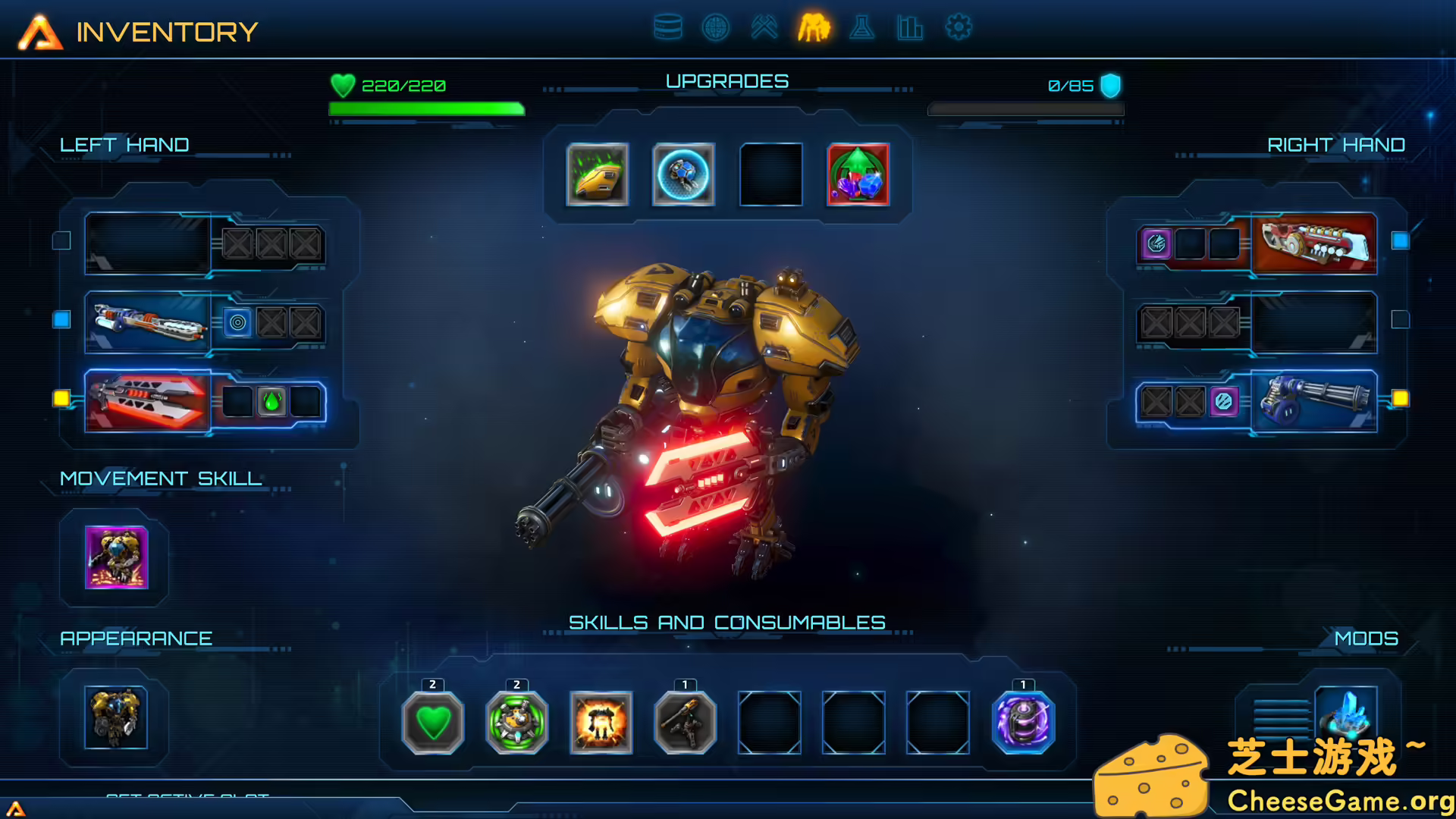This screenshot has width=1456, height=819.
Task: Open the statistics bar chart icon
Action: [x=910, y=27]
